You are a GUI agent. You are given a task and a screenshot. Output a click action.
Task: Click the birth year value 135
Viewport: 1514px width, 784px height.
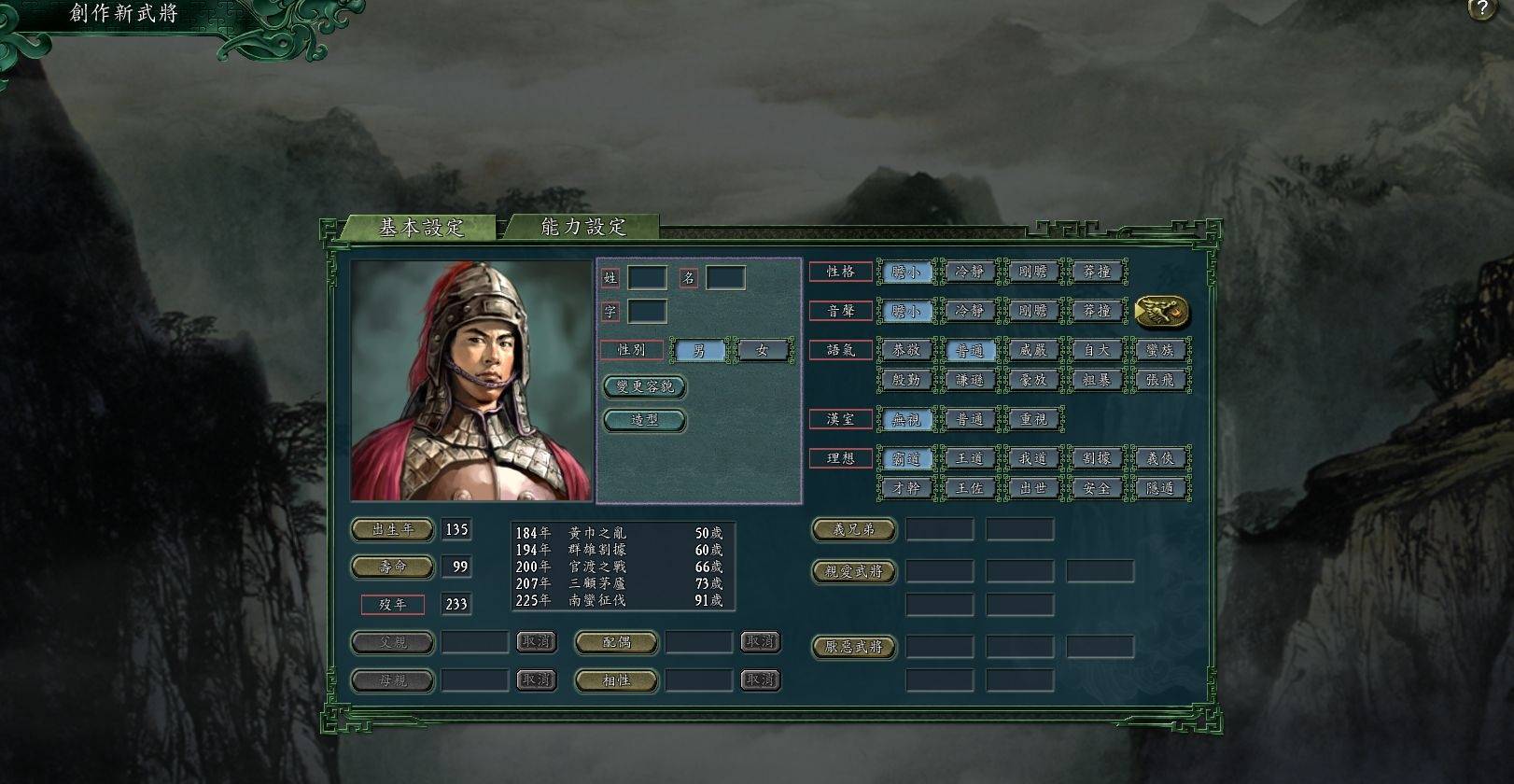point(456,529)
